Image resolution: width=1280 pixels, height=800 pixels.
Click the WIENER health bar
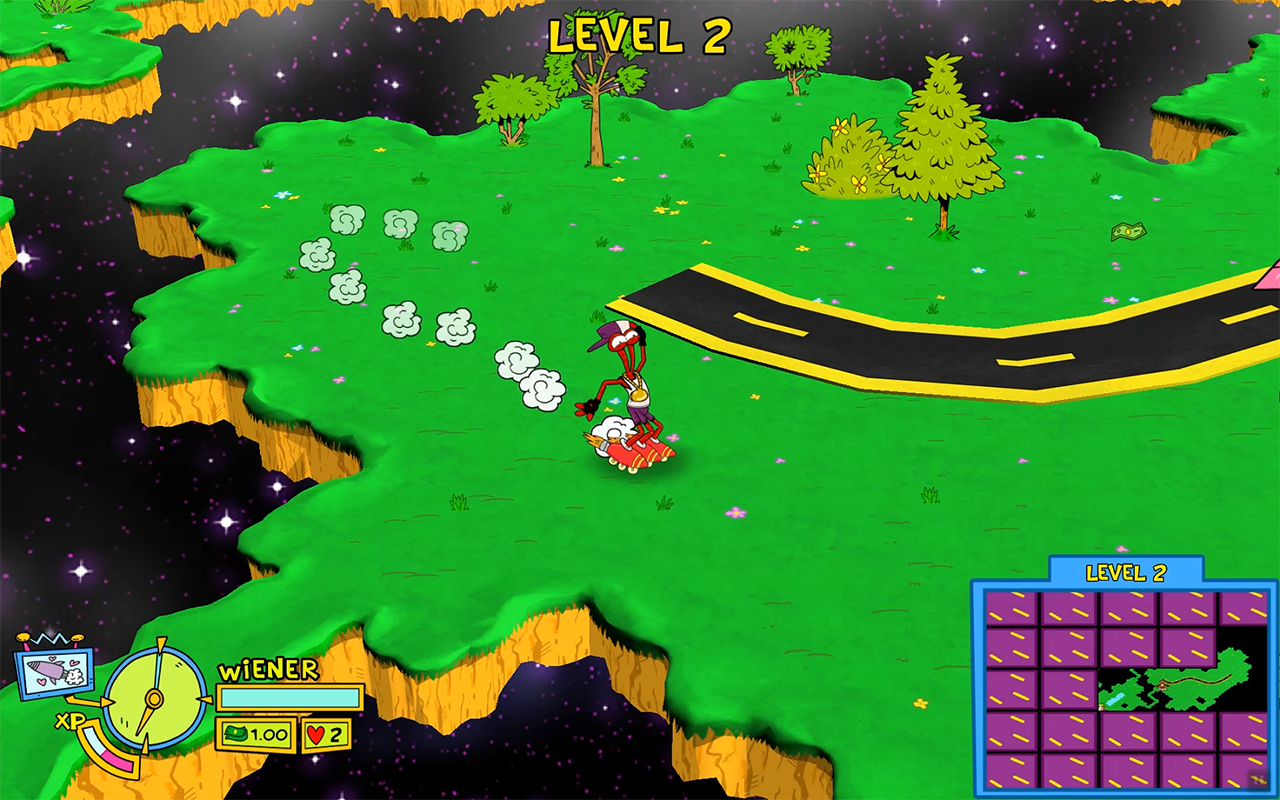[288, 696]
